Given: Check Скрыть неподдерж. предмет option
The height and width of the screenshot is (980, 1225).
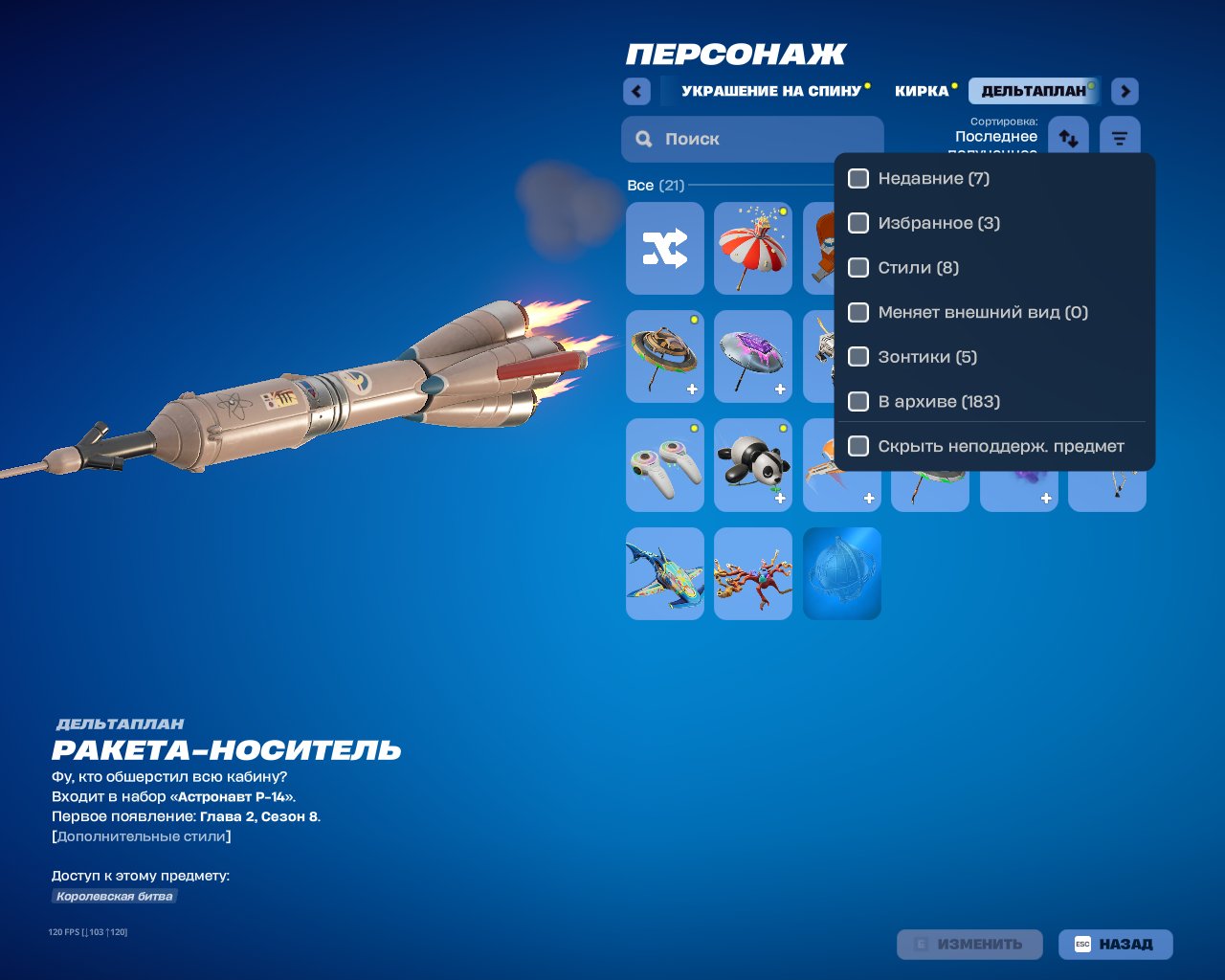Looking at the screenshot, I should 858,446.
